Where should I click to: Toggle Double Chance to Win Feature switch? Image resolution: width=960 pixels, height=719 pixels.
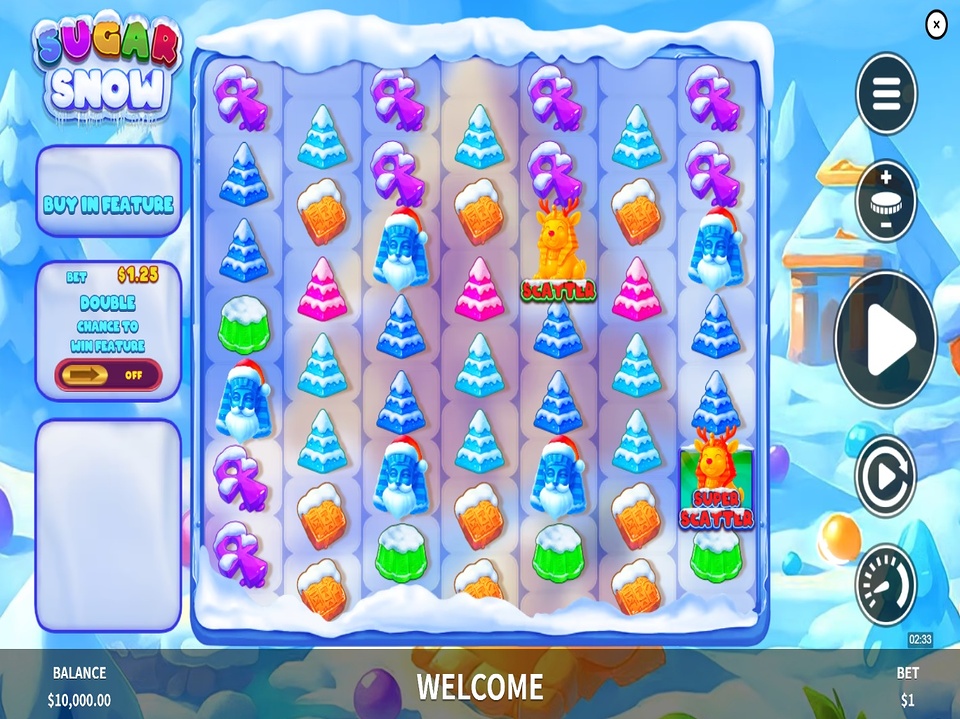click(x=109, y=375)
